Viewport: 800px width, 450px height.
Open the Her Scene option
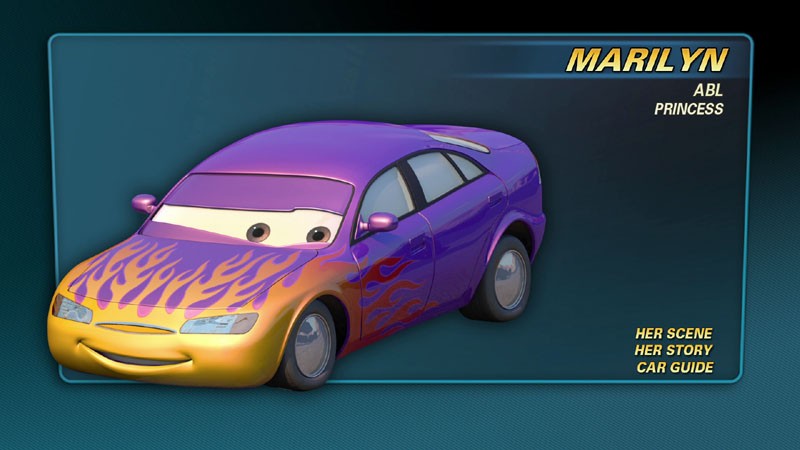tap(674, 333)
